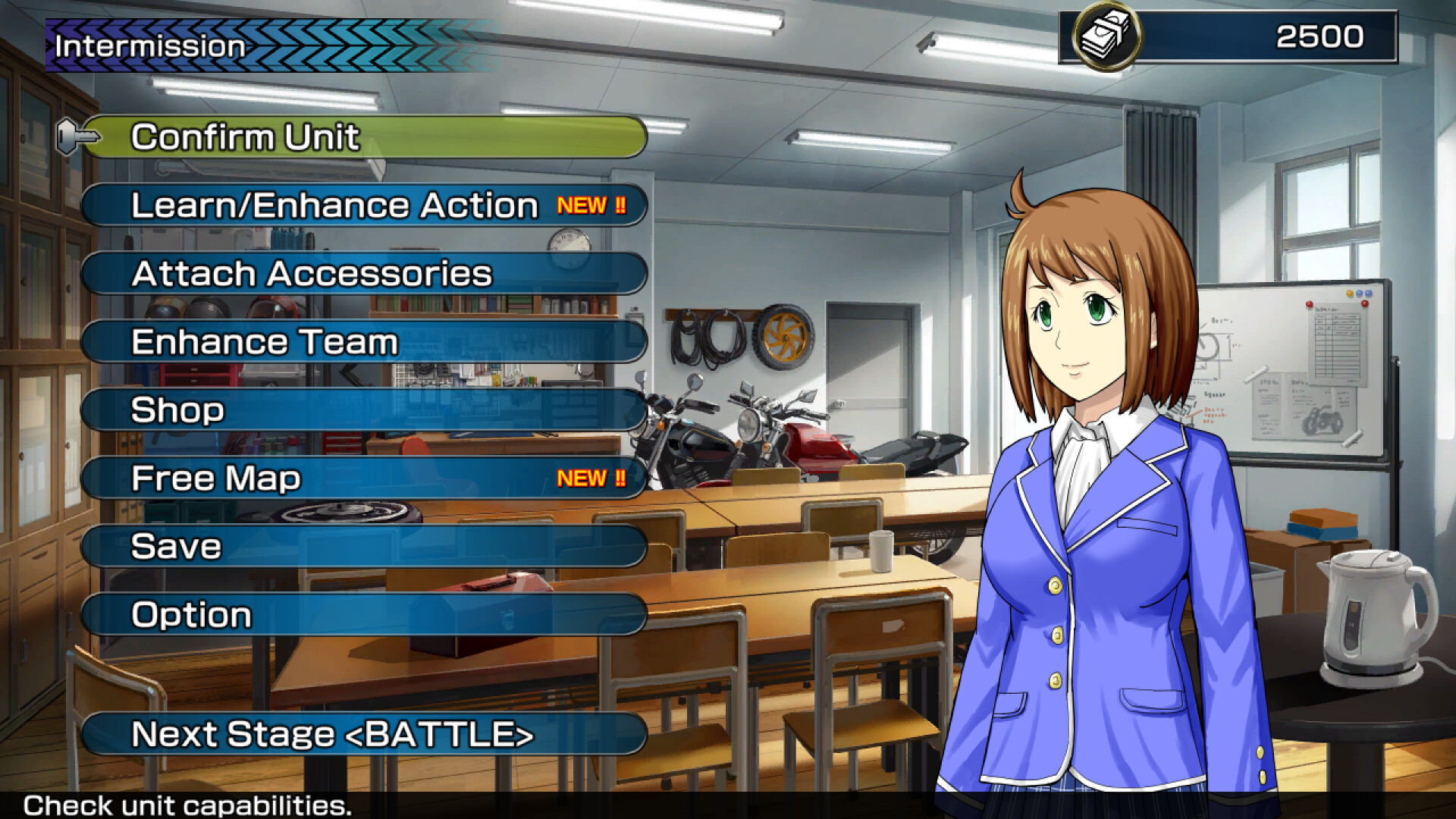Choose Attach Accessories option
Image resolution: width=1456 pixels, height=819 pixels.
364,274
